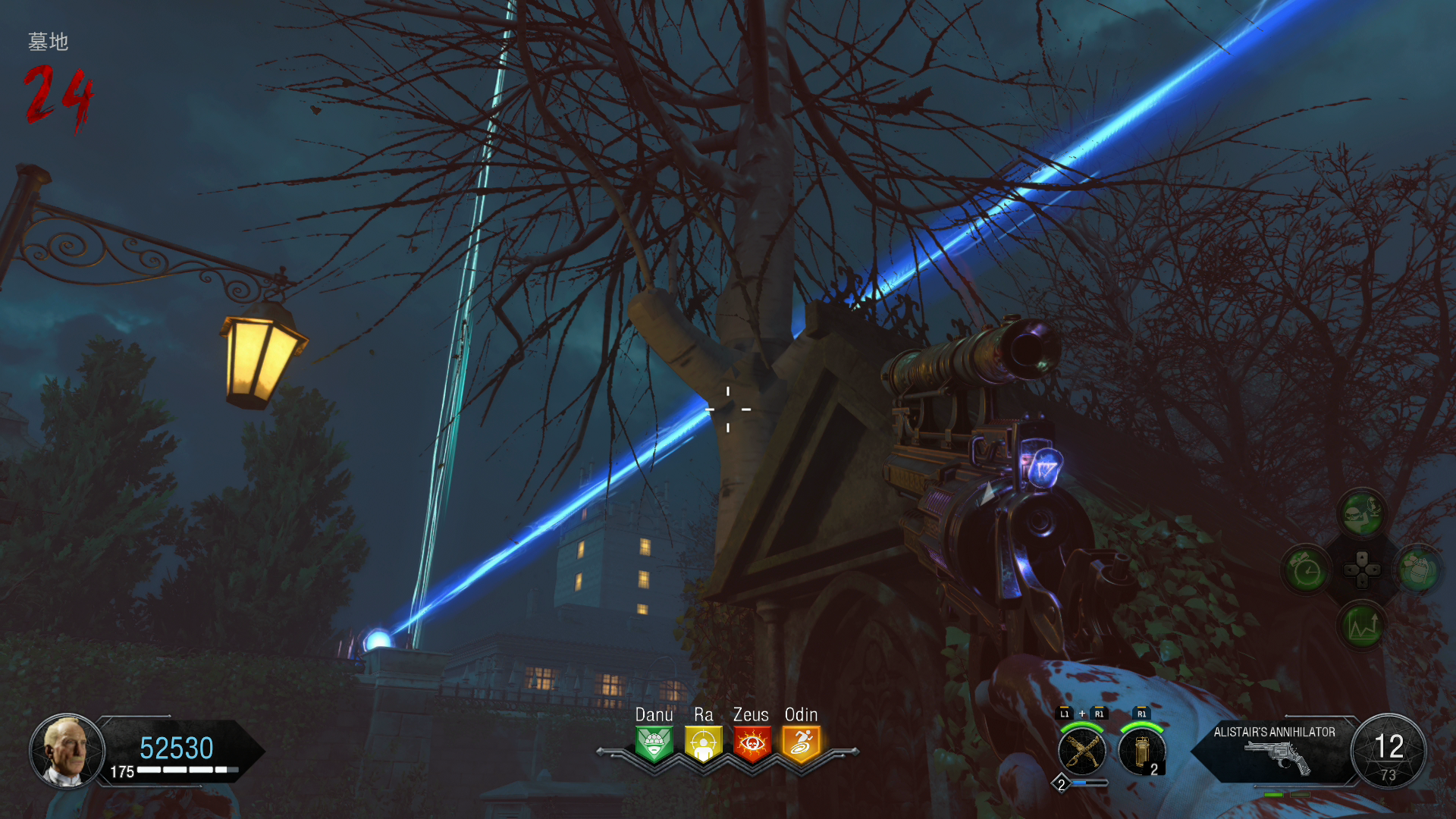Activate the crossed swords special weapon
1456x819 pixels.
pos(1081,752)
